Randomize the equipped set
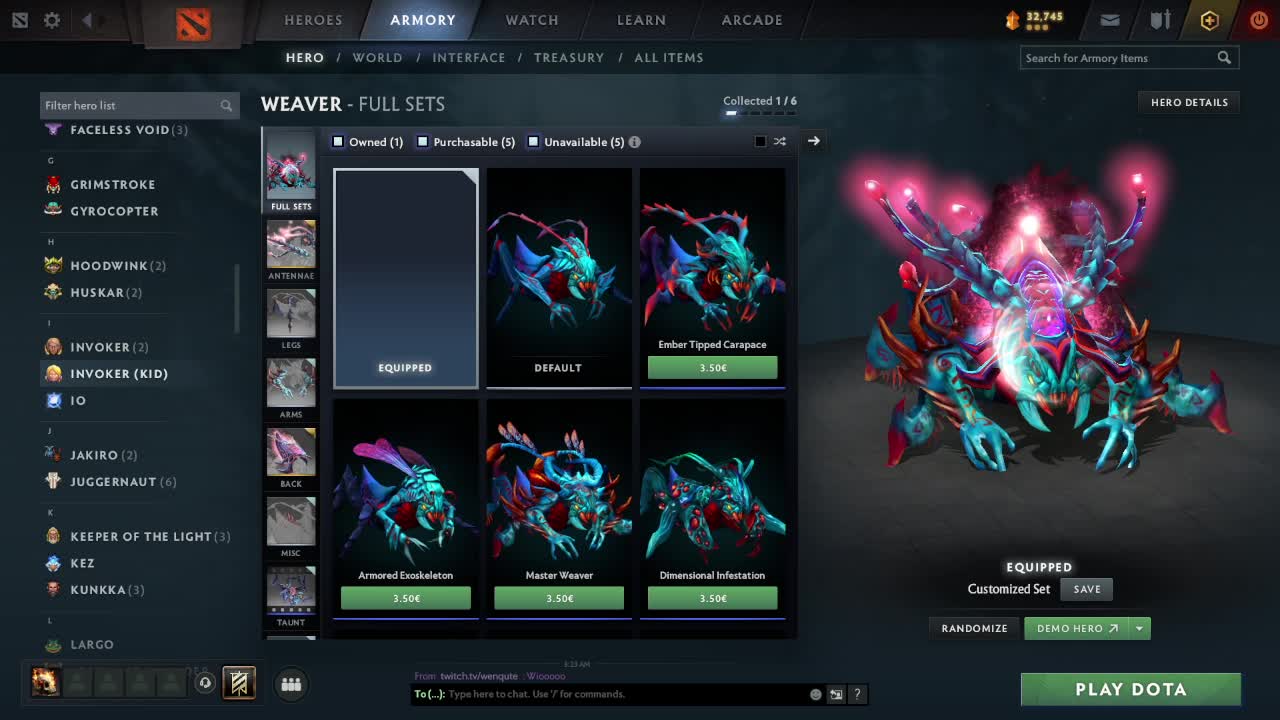Viewport: 1280px width, 720px height. (974, 629)
